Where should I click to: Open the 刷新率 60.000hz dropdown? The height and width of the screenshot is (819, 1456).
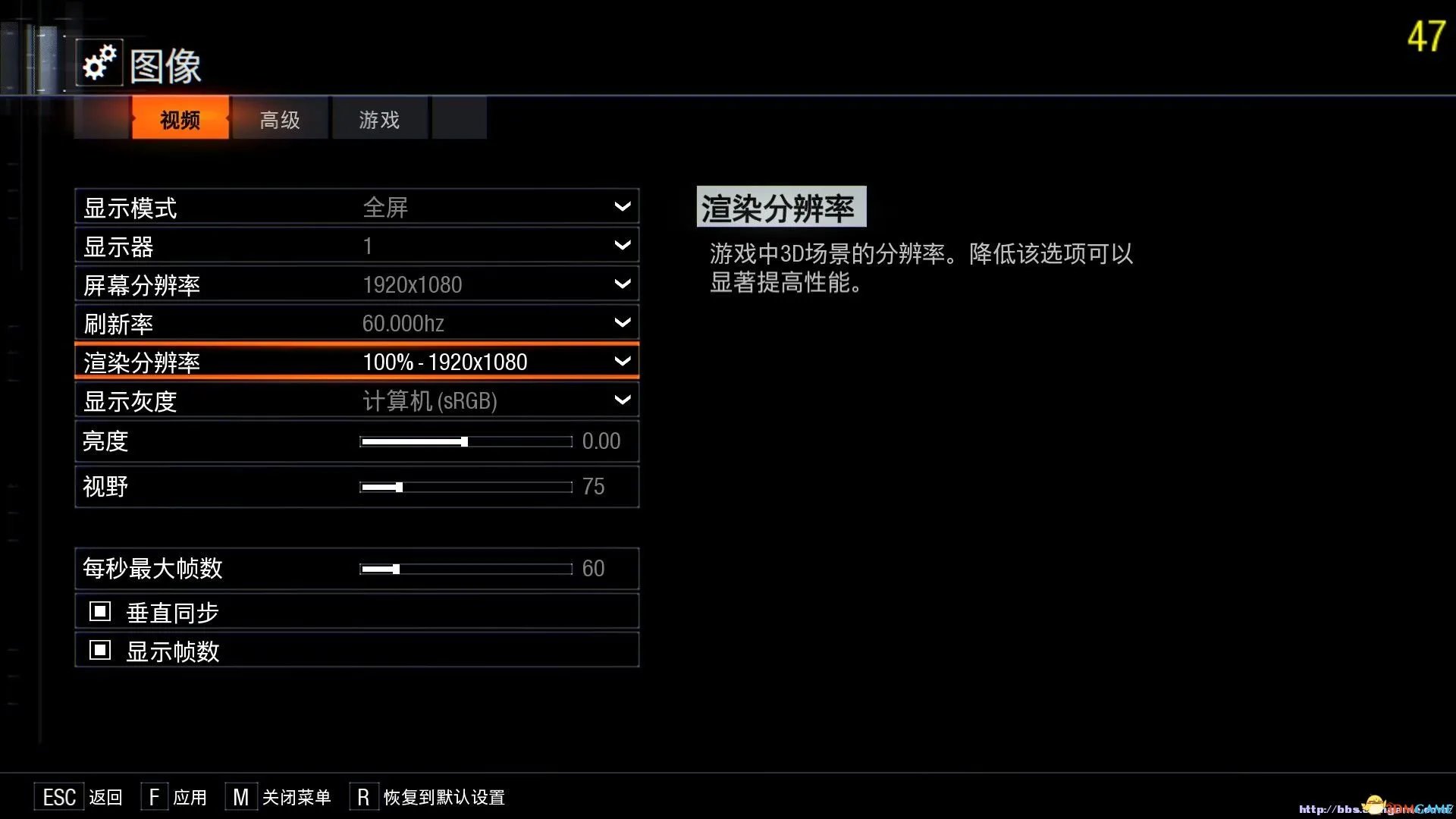[622, 322]
